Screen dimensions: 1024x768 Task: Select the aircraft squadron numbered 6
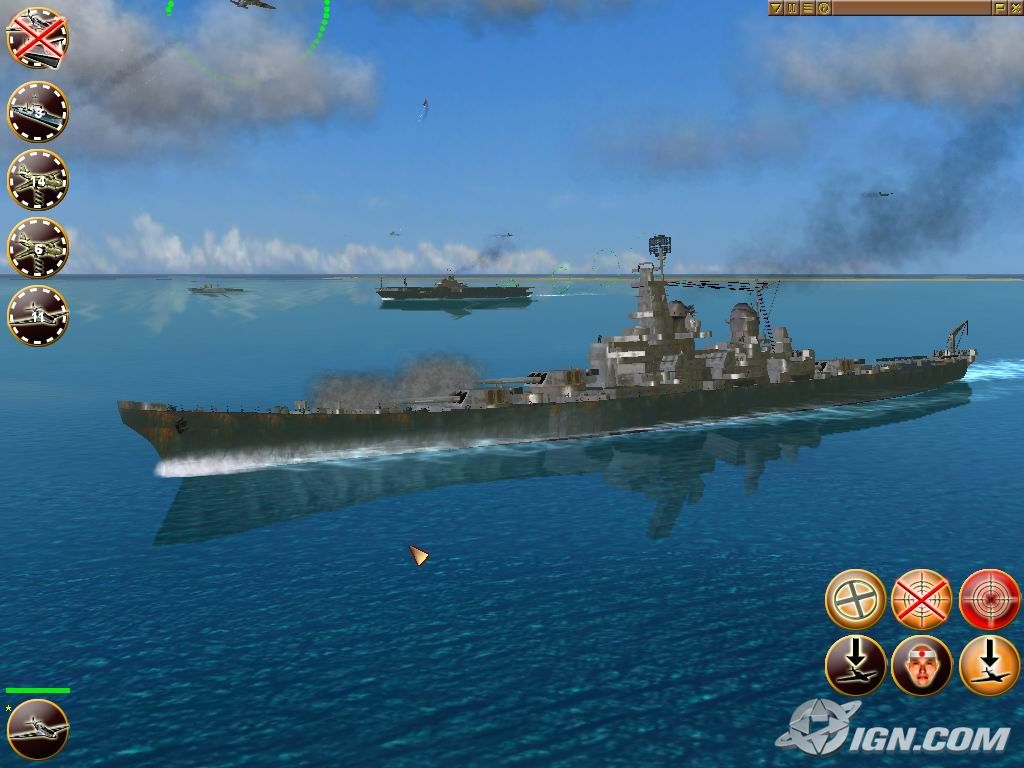pos(37,247)
